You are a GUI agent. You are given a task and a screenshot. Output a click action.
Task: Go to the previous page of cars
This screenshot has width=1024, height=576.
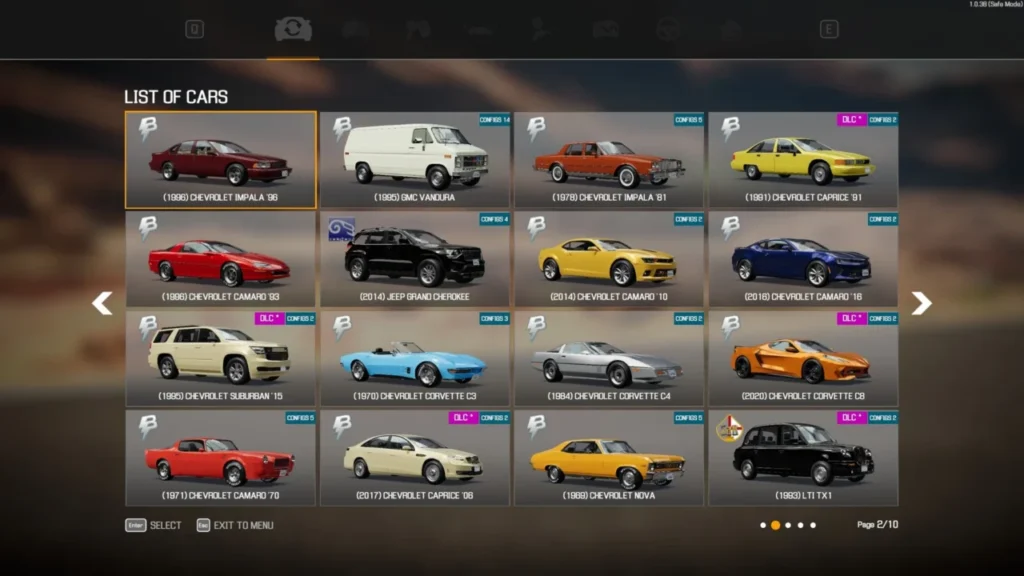click(102, 303)
